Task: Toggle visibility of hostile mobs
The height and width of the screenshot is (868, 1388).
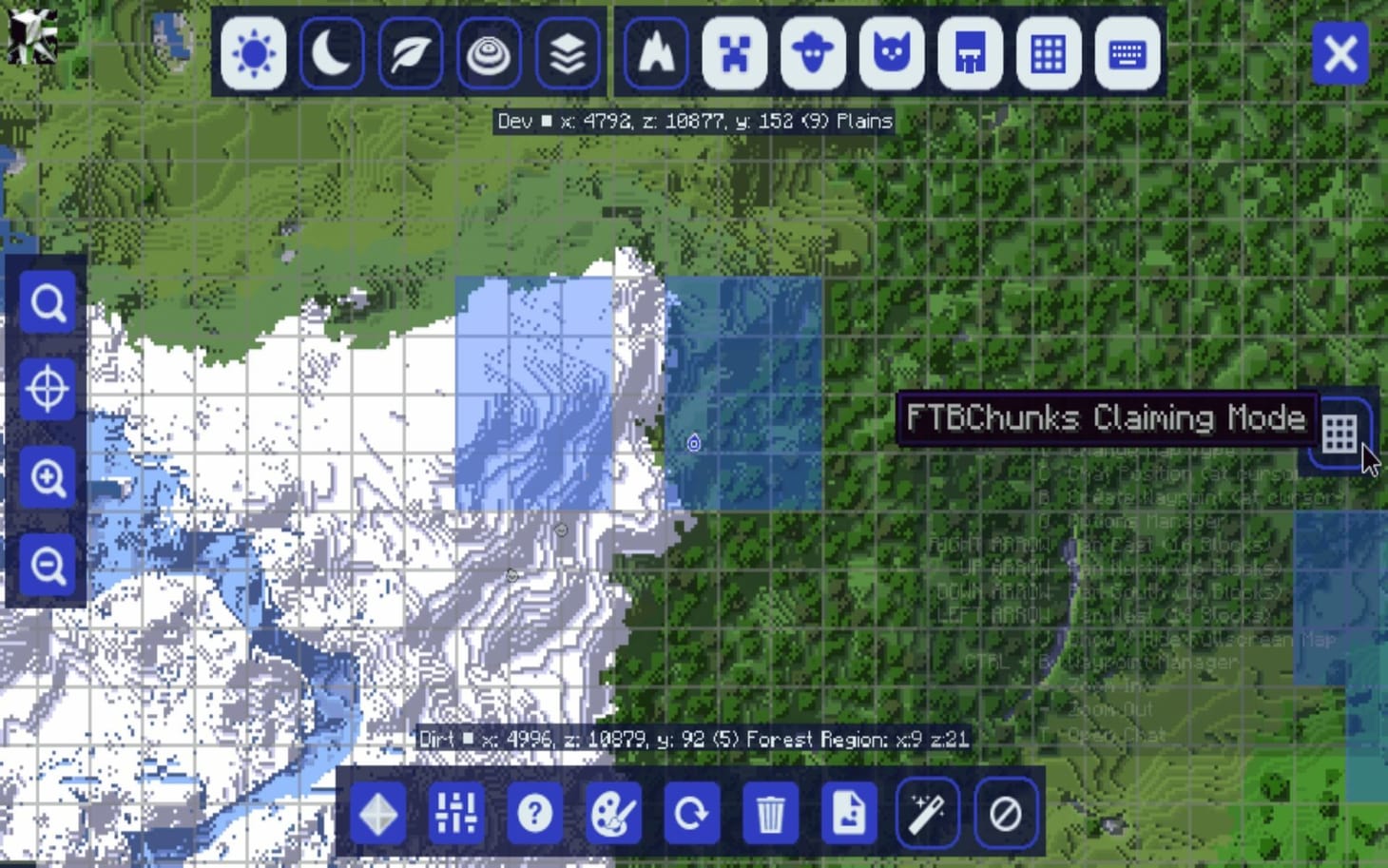Action: pyautogui.click(x=734, y=54)
